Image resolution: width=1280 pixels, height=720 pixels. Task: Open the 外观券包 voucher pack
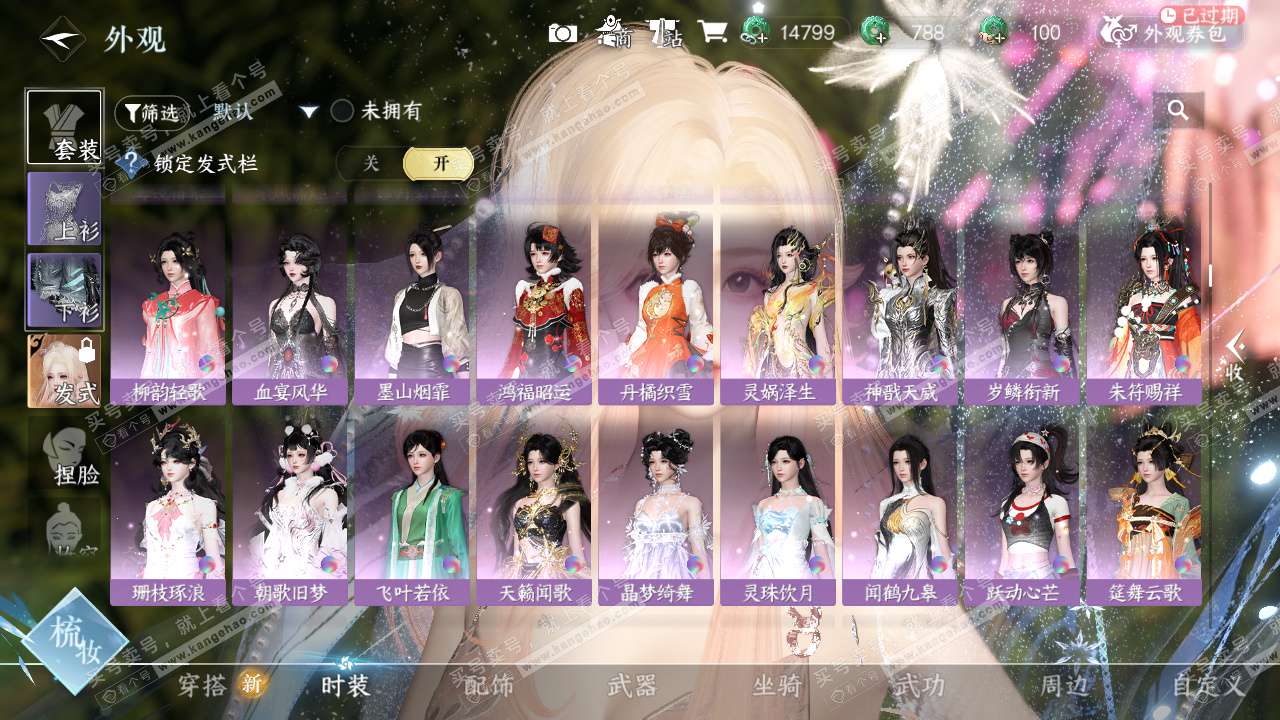tap(1172, 33)
